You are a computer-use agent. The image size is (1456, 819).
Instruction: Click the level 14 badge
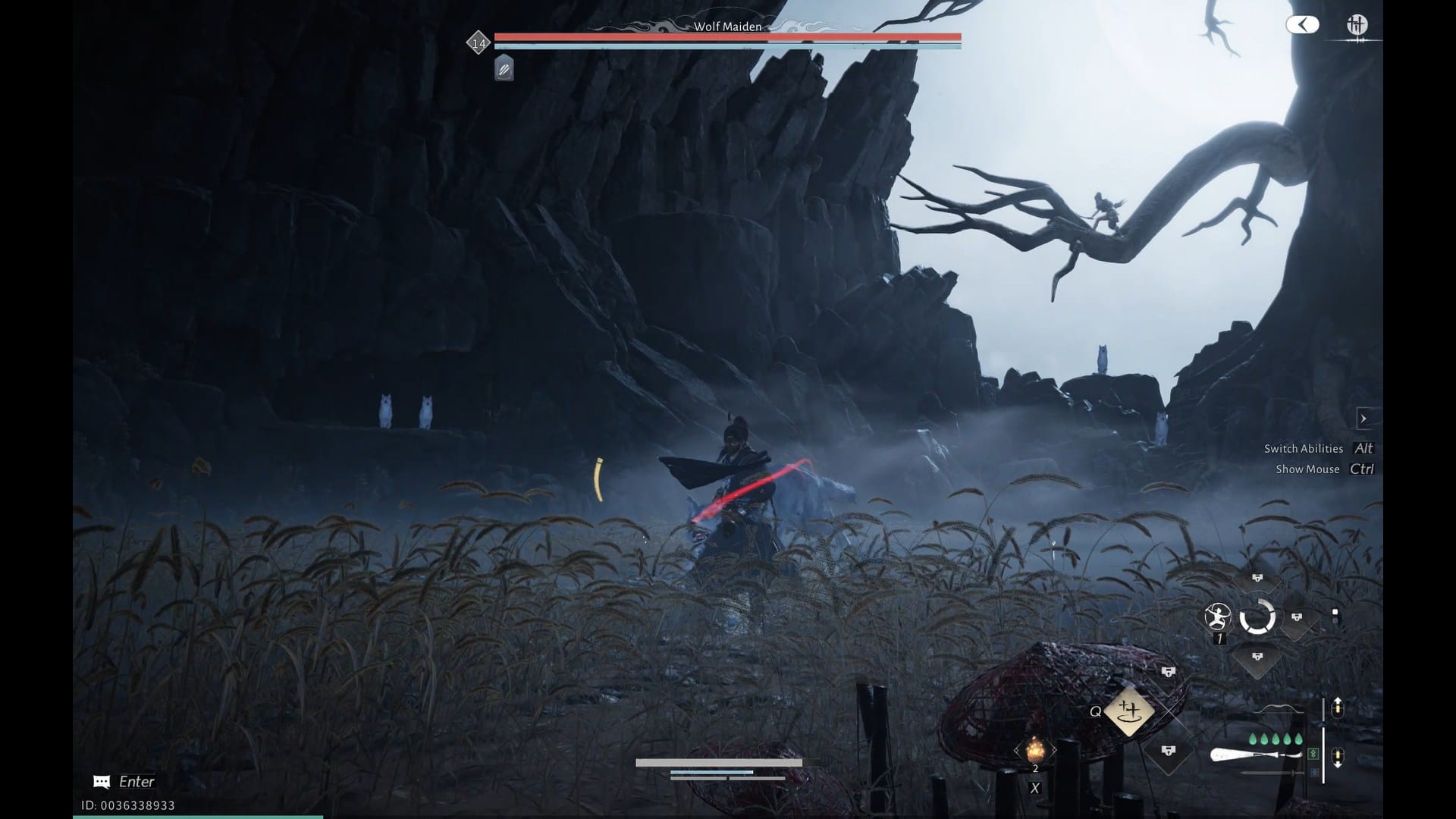click(x=478, y=42)
